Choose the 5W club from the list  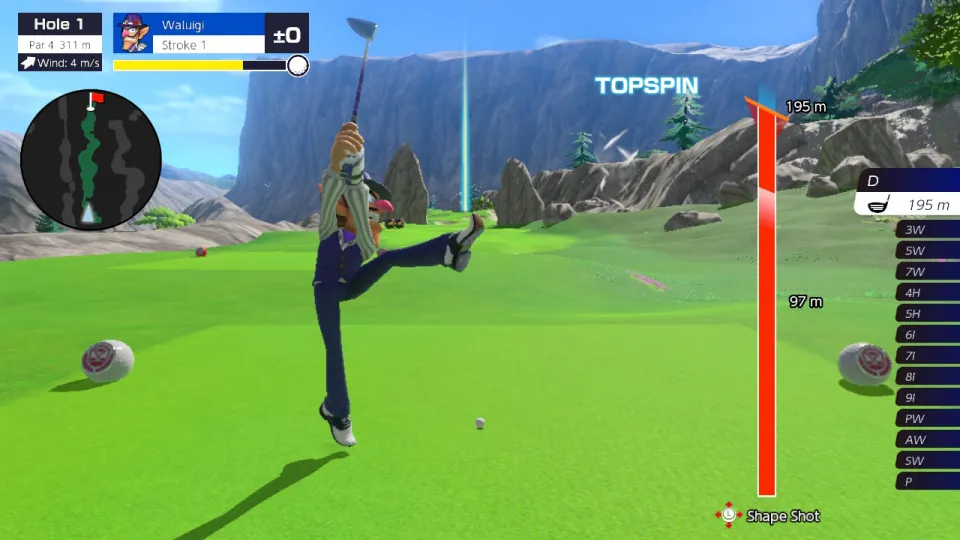tap(926, 250)
